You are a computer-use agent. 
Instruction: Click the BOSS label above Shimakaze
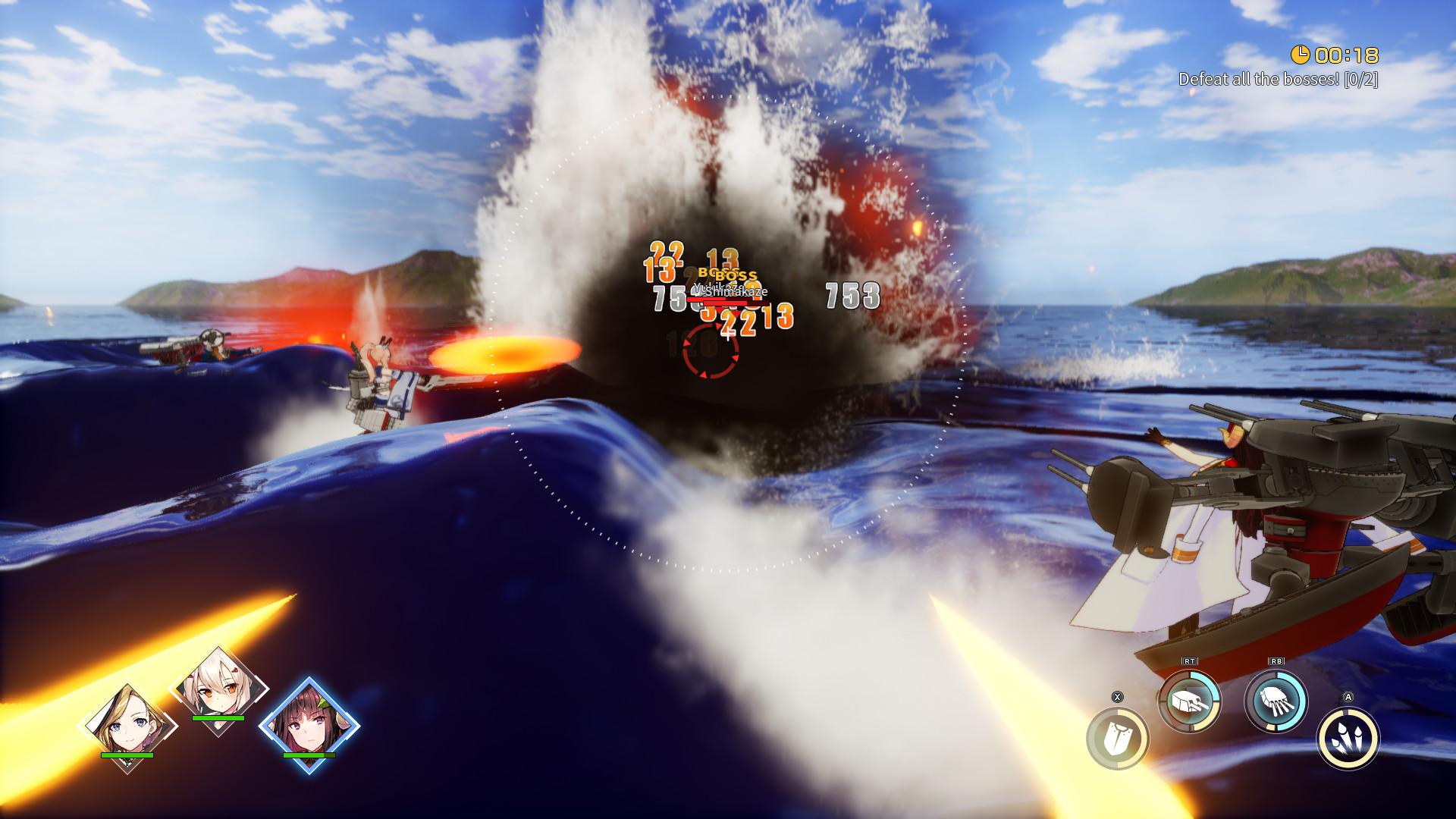[734, 276]
